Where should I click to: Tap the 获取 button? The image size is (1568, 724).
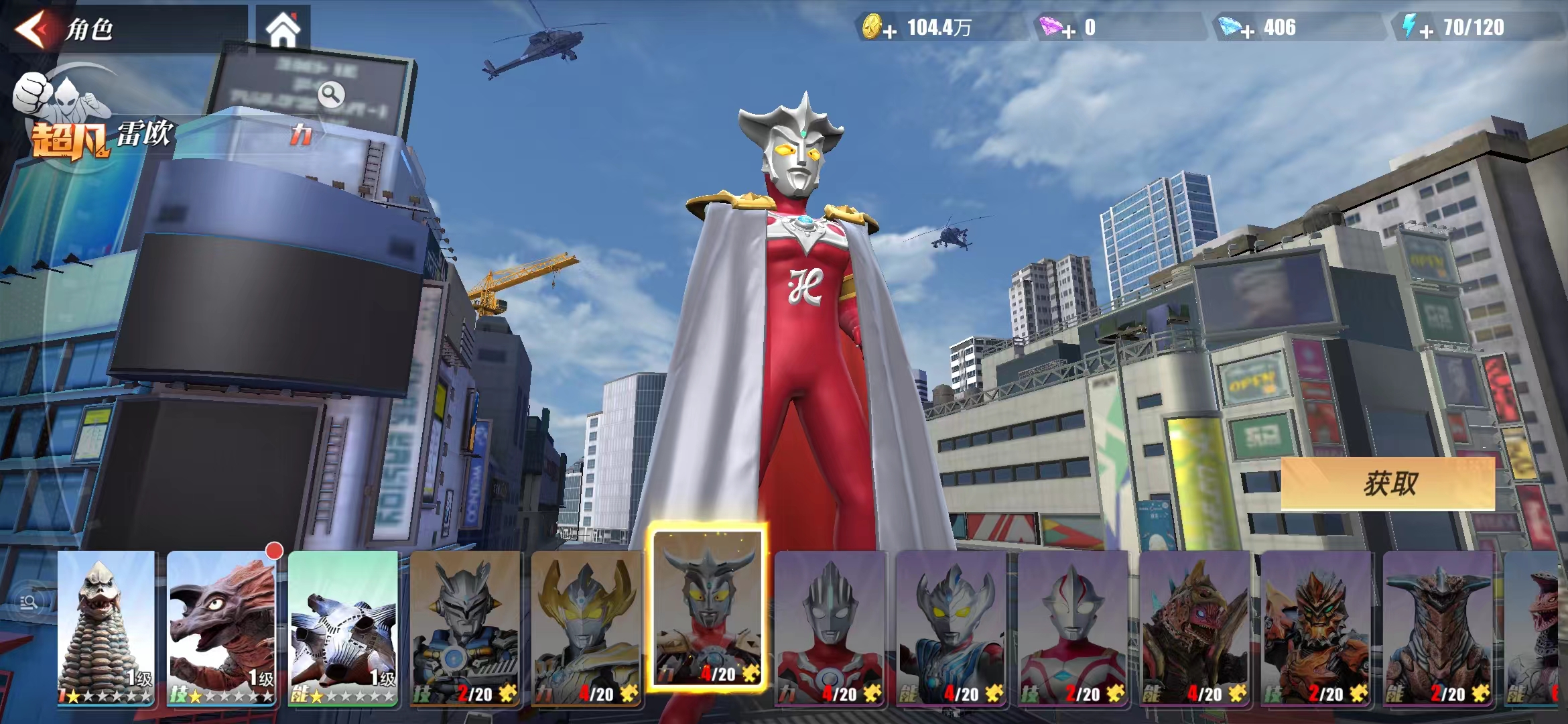[1388, 483]
